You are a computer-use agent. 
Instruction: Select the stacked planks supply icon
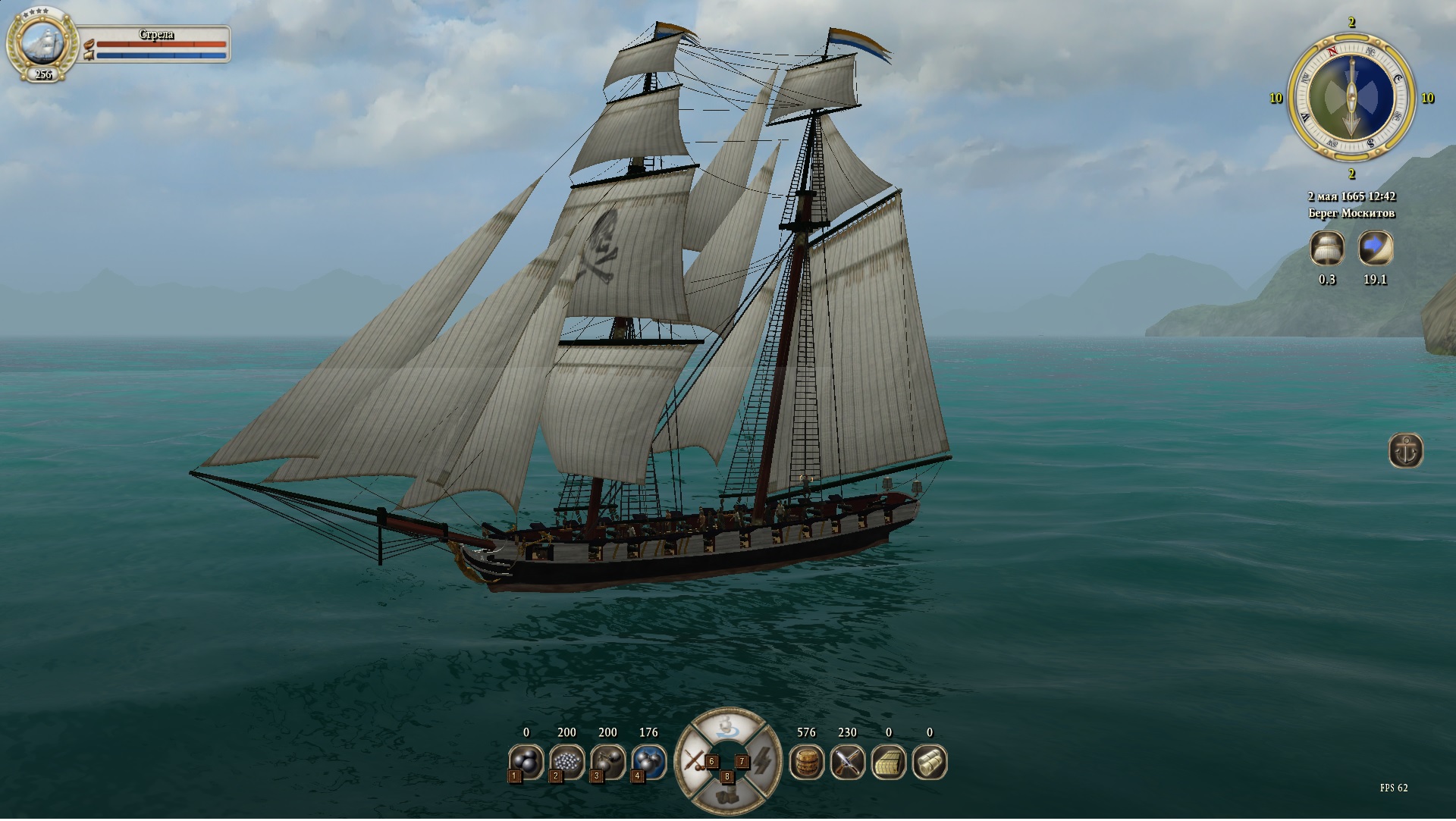pos(888,762)
